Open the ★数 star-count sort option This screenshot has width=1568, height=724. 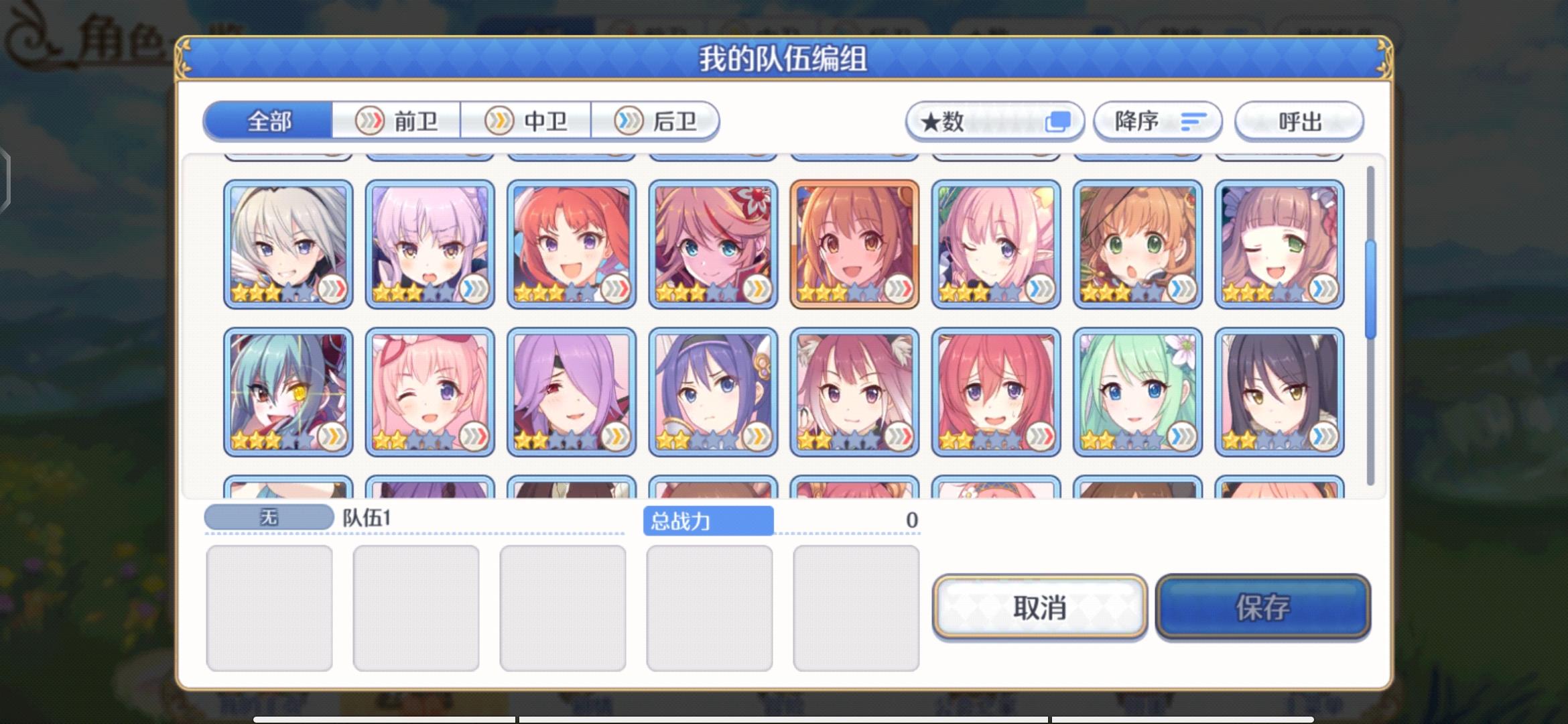click(994, 121)
